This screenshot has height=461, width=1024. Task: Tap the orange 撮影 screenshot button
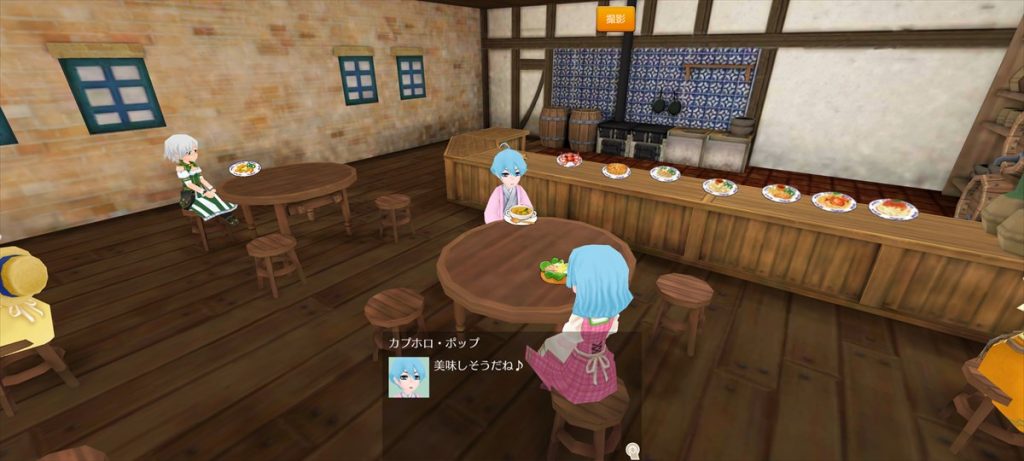point(616,18)
